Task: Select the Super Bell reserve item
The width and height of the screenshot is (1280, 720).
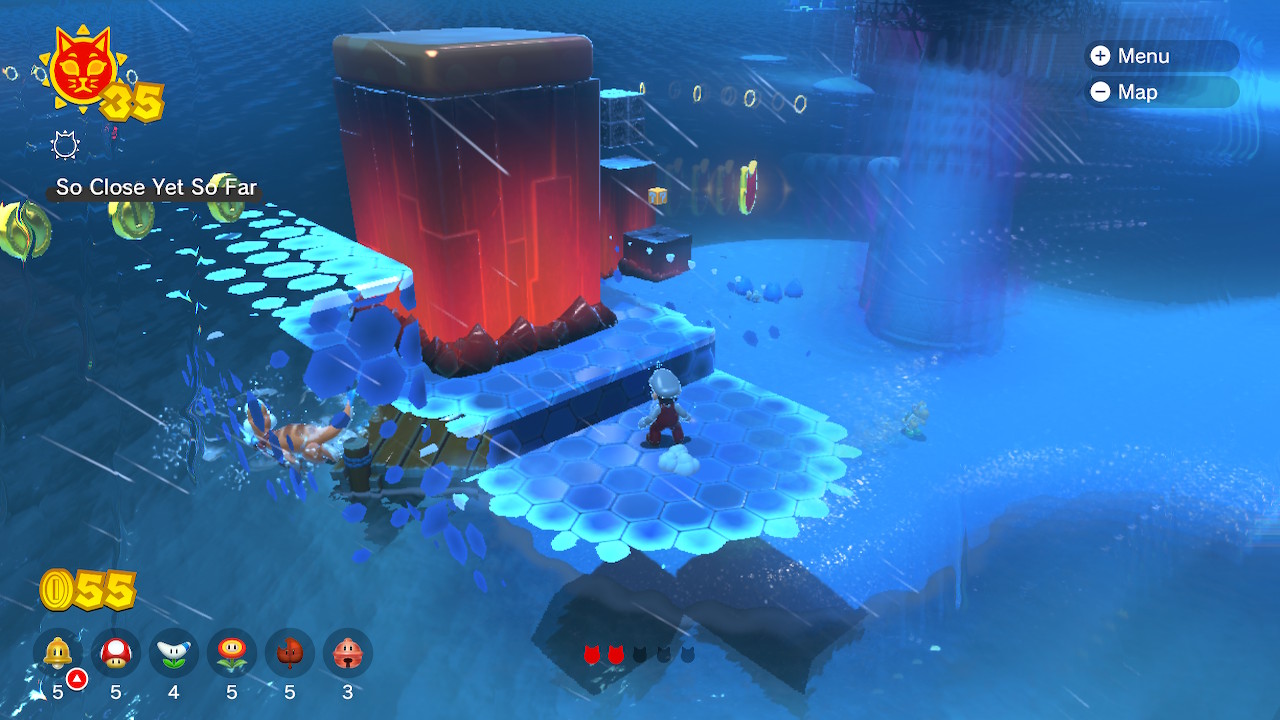Action: 58,654
